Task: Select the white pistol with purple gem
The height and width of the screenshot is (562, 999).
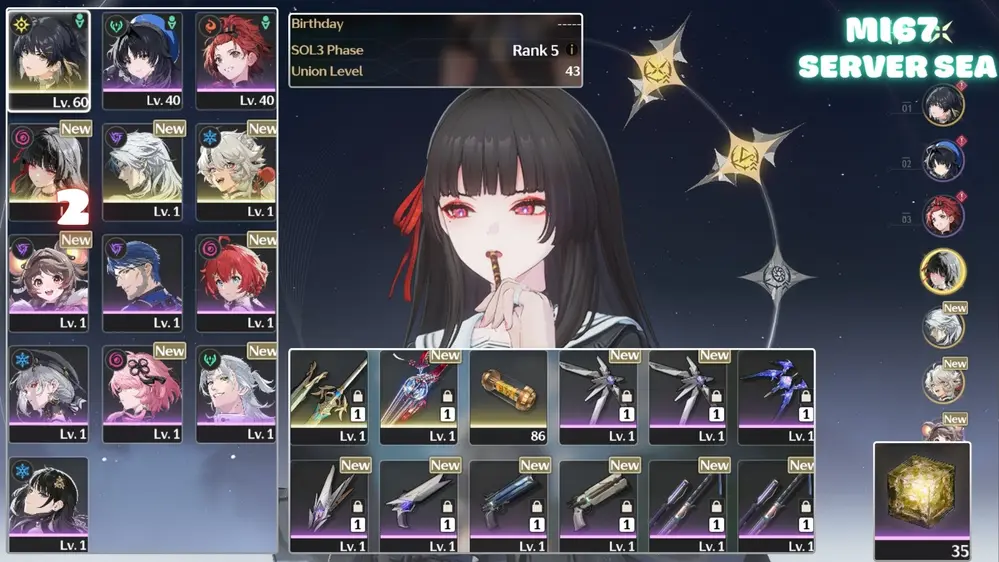Action: click(418, 505)
